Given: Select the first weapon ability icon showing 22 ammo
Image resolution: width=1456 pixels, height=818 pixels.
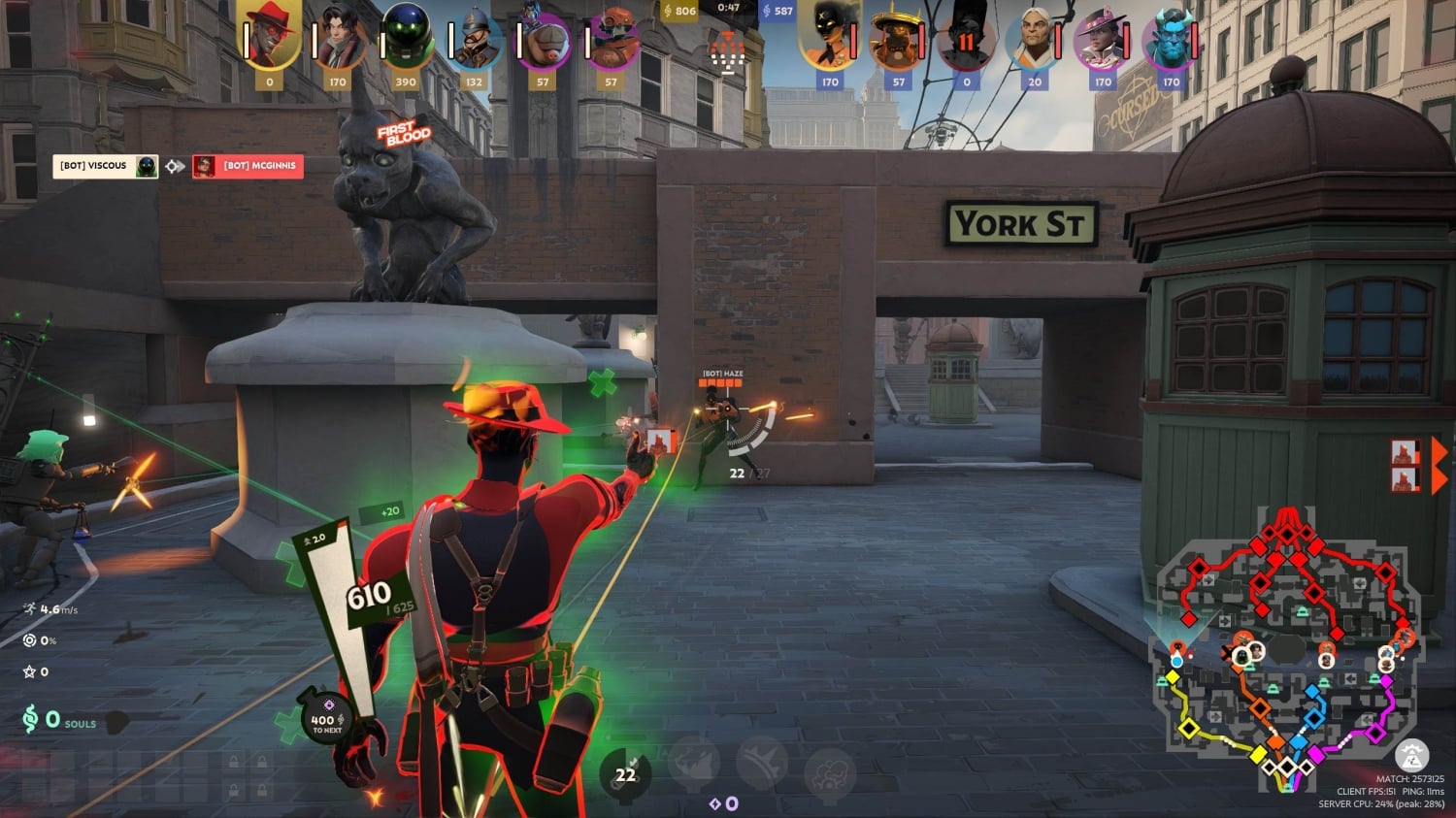Looking at the screenshot, I should [624, 769].
